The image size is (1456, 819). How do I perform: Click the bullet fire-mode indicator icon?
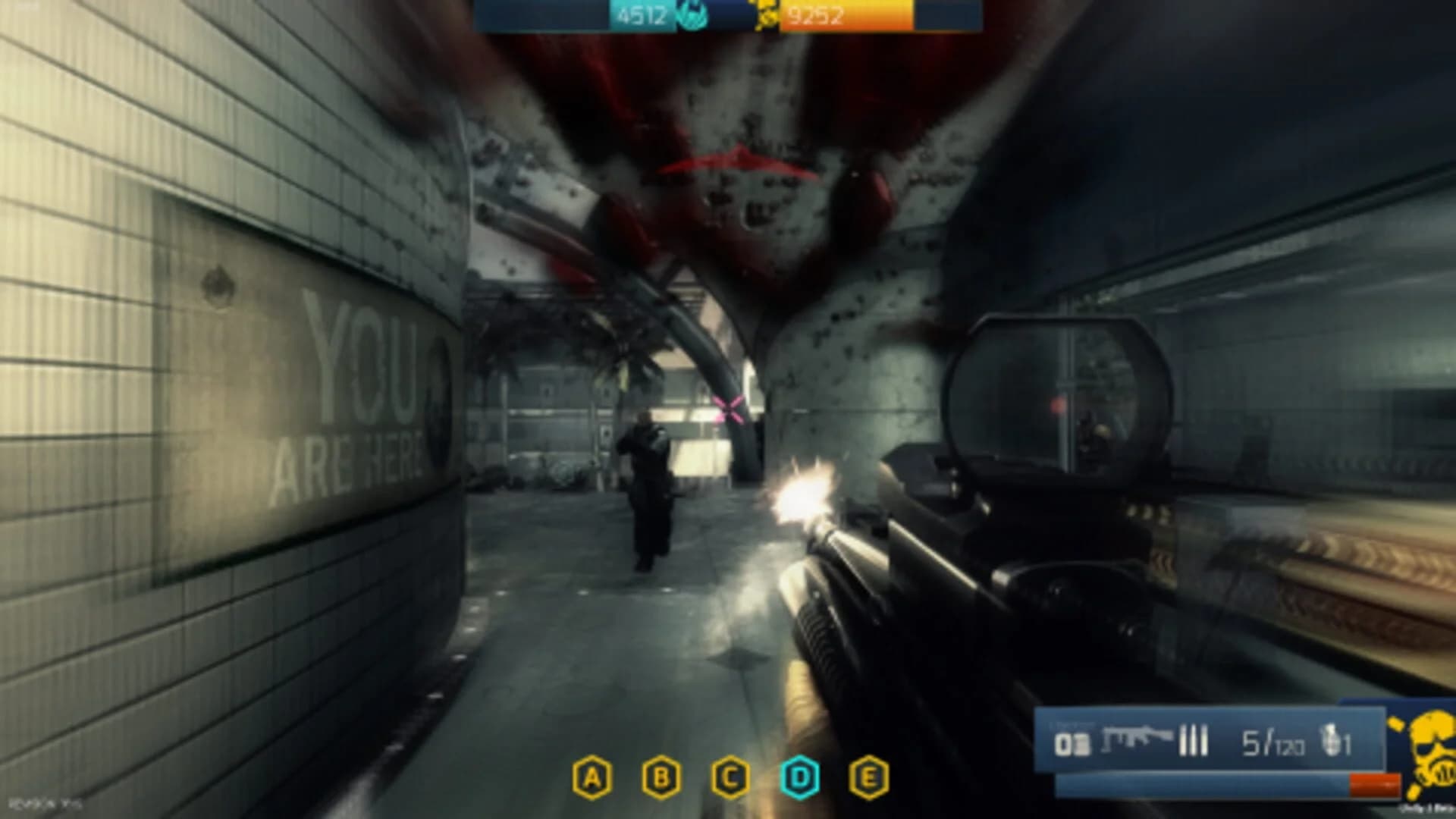point(1193,739)
